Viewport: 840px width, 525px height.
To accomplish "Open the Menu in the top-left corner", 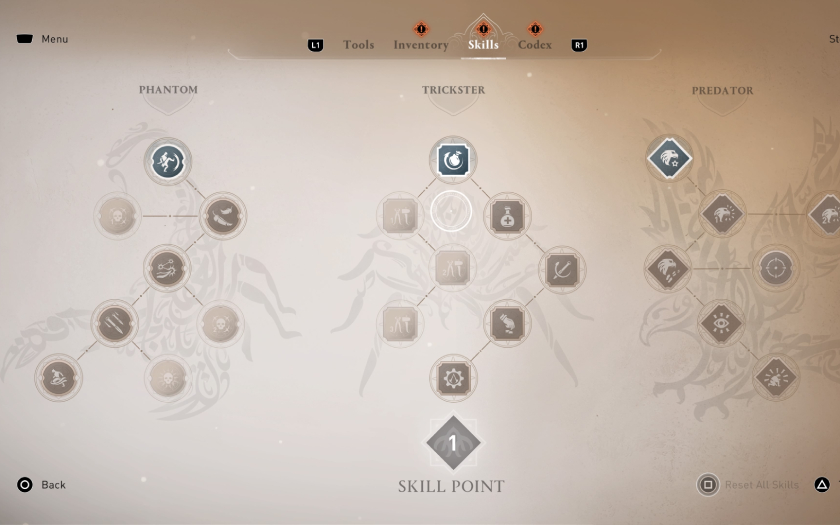I will coord(42,39).
